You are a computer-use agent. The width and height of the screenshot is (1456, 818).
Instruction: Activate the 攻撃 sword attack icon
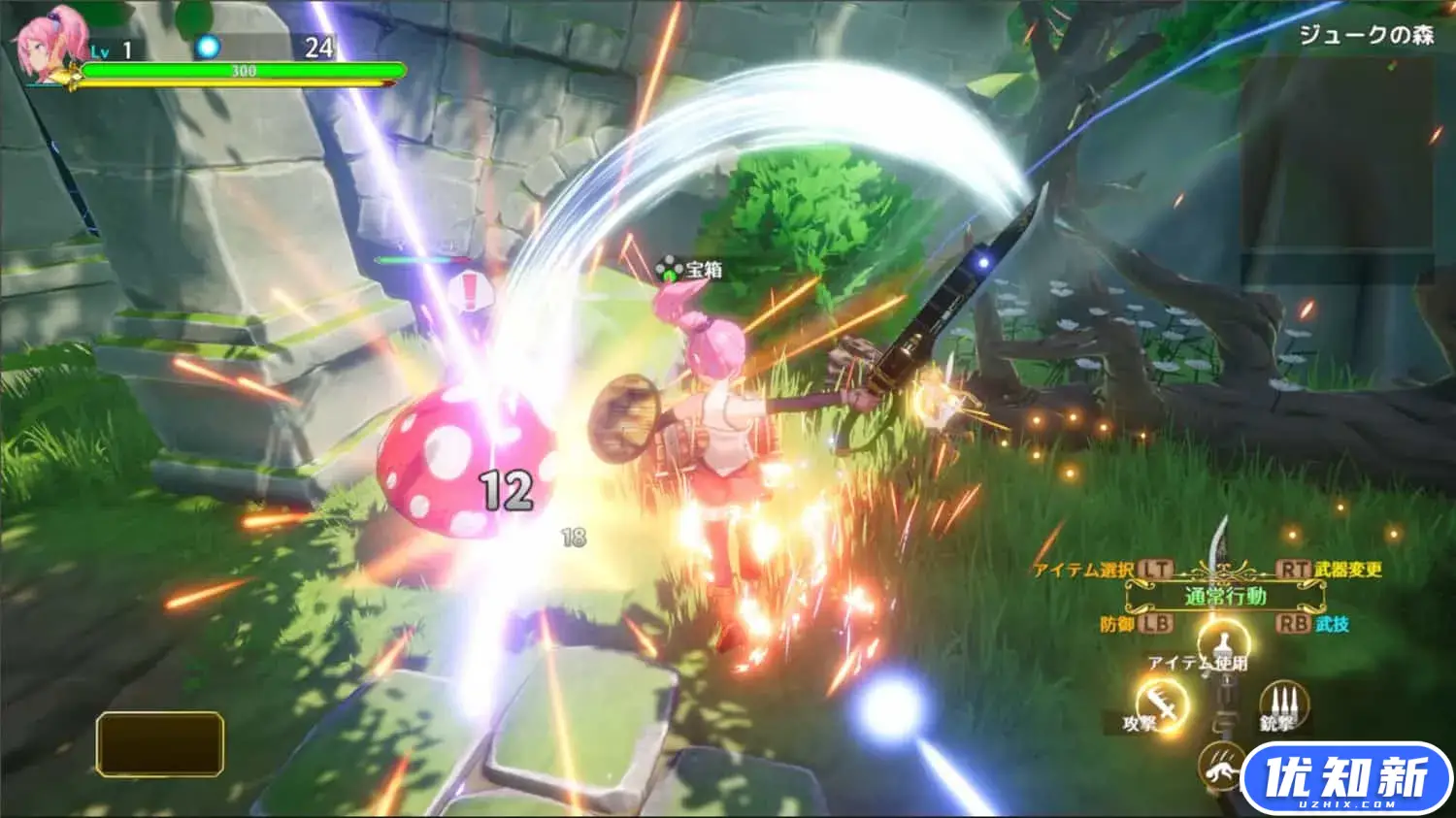pos(1163,703)
